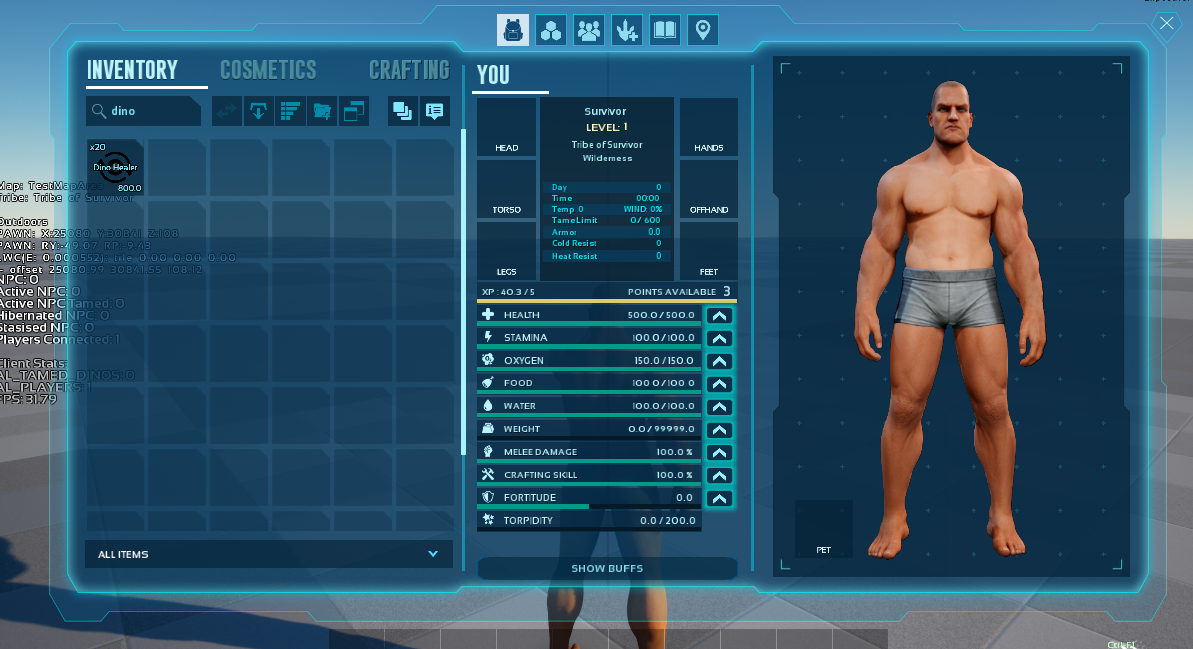
Task: Click the inventory search field
Action: 150,111
